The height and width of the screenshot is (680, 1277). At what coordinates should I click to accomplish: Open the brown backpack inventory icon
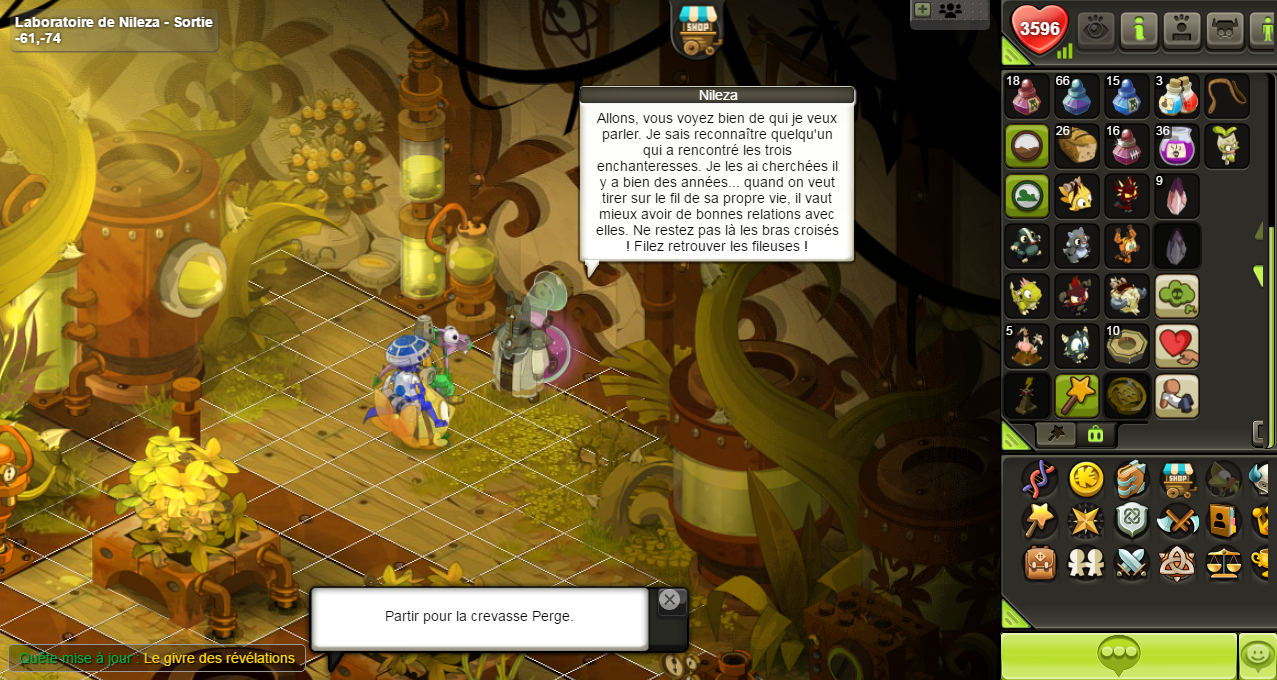[x=1040, y=563]
